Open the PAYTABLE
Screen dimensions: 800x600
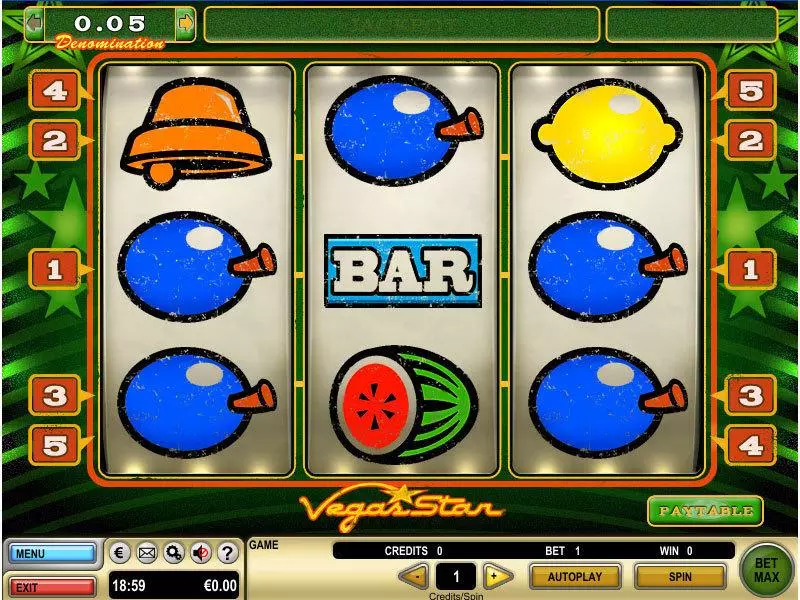[x=705, y=510]
